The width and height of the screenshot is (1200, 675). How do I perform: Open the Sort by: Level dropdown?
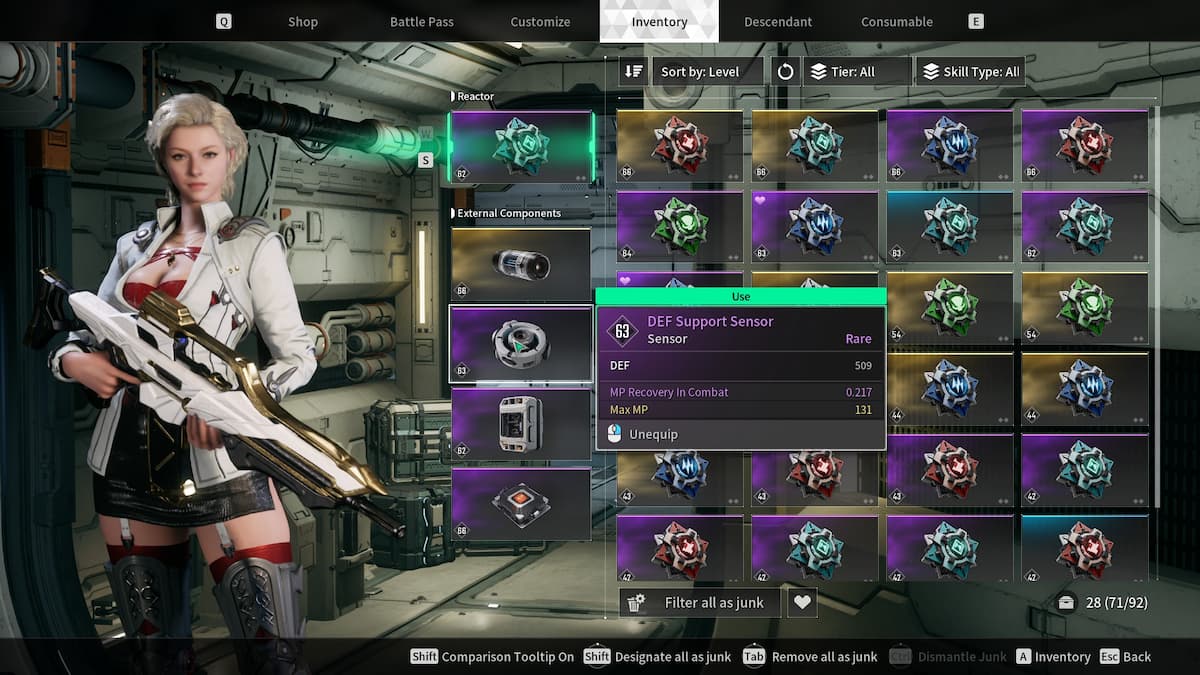click(708, 72)
